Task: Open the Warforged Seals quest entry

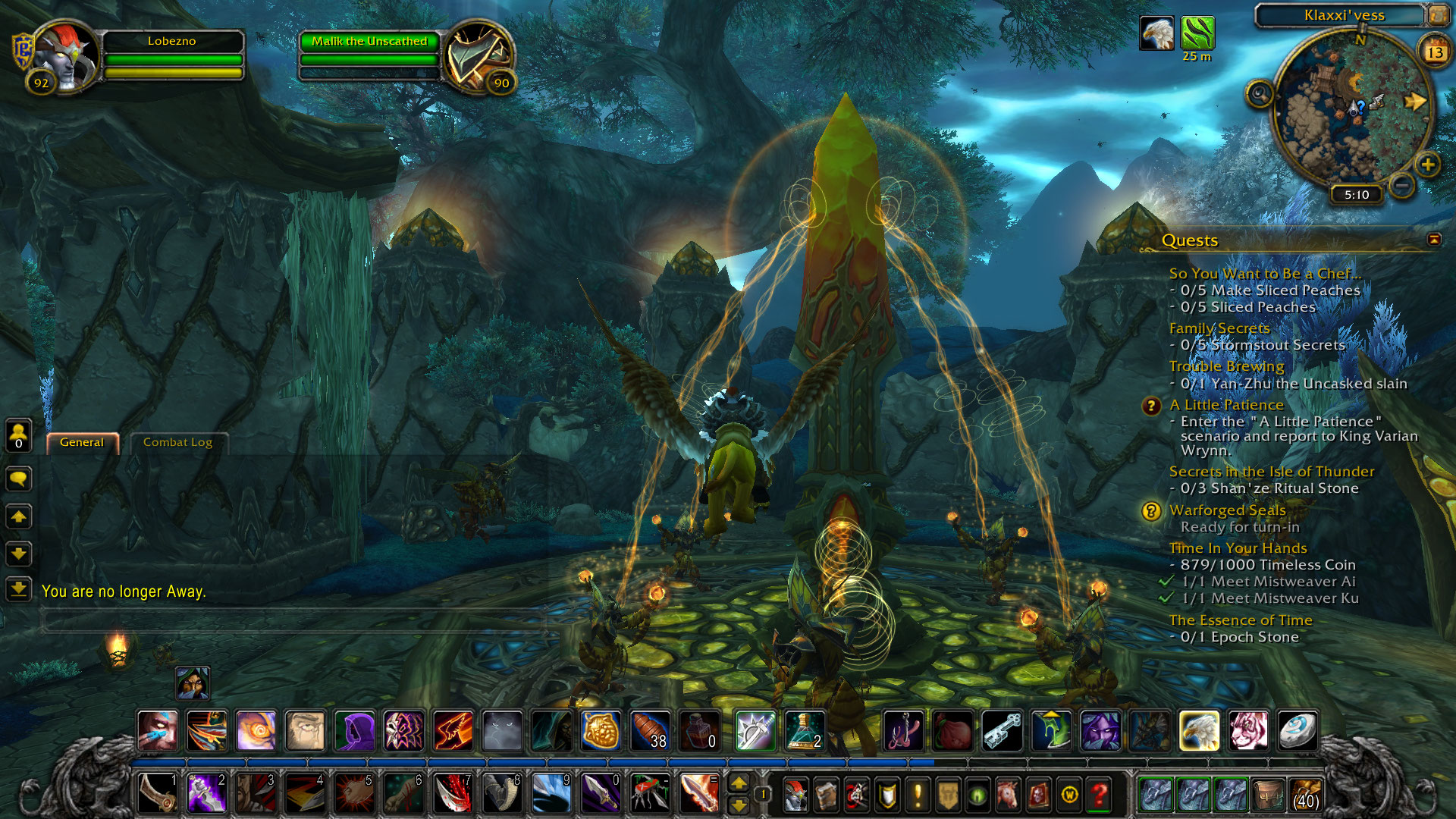Action: tap(1227, 510)
